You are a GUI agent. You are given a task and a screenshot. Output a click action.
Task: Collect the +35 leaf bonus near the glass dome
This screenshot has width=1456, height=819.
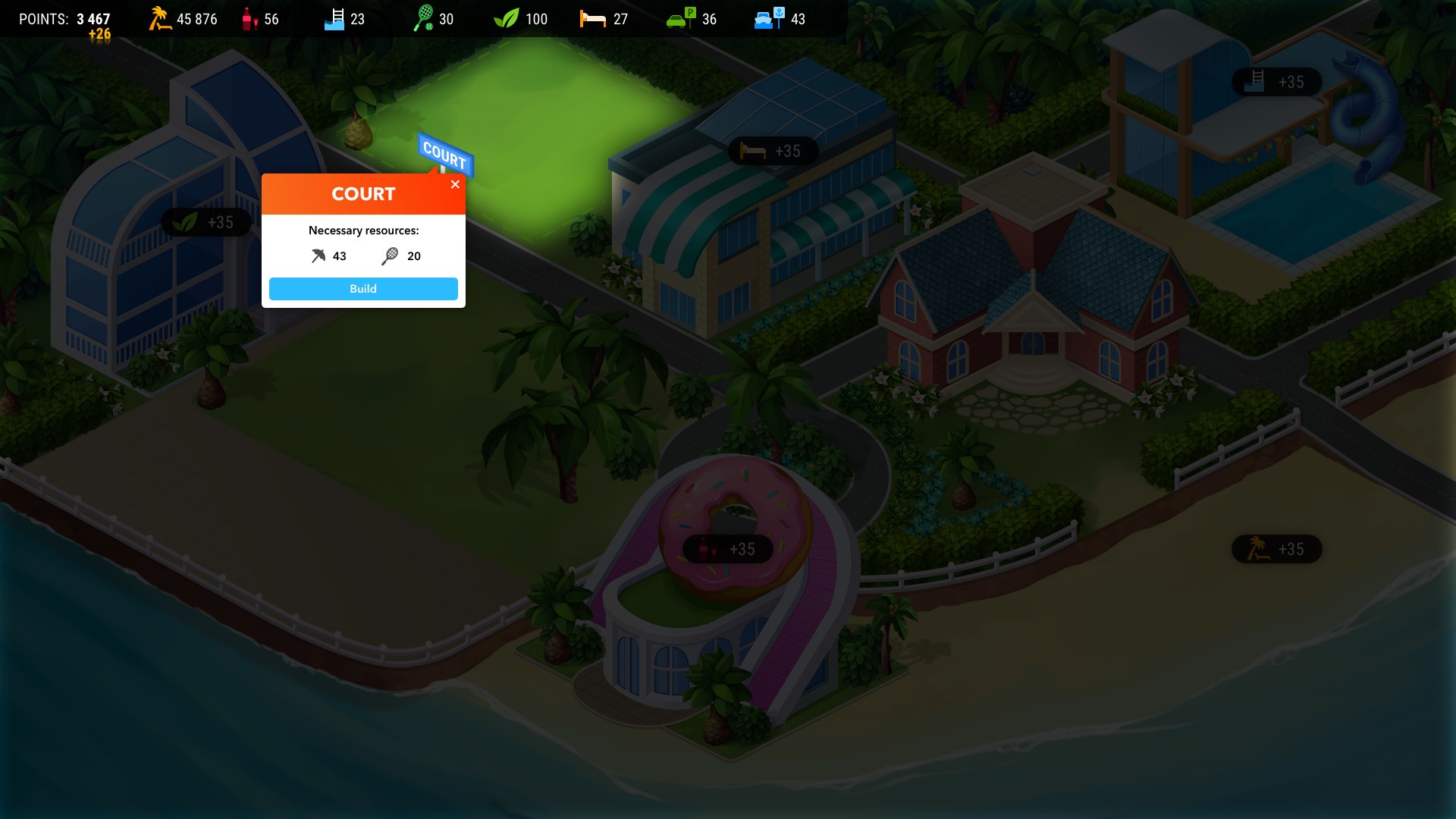point(206,221)
